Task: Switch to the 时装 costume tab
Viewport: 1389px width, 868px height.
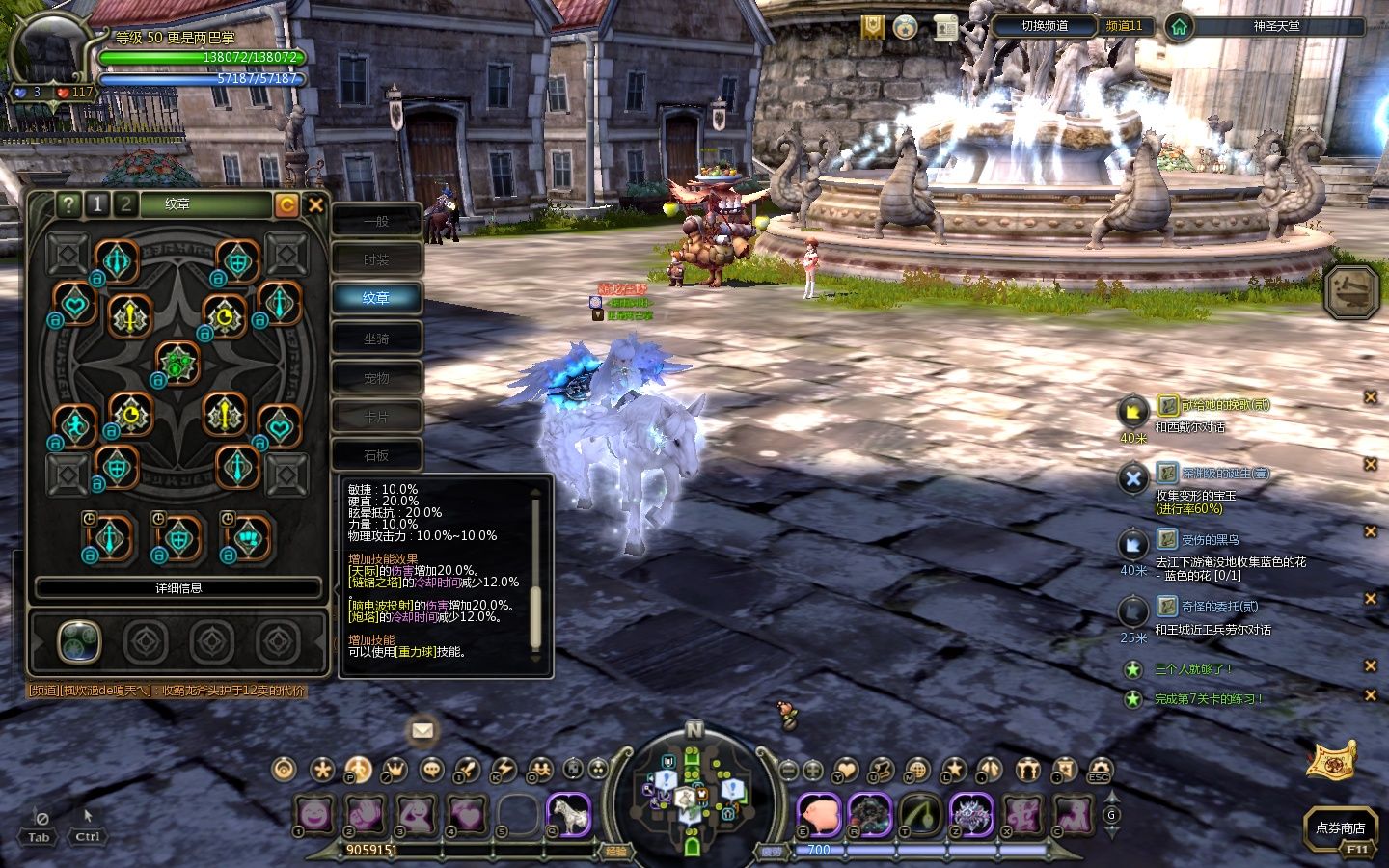Action: pyautogui.click(x=376, y=259)
